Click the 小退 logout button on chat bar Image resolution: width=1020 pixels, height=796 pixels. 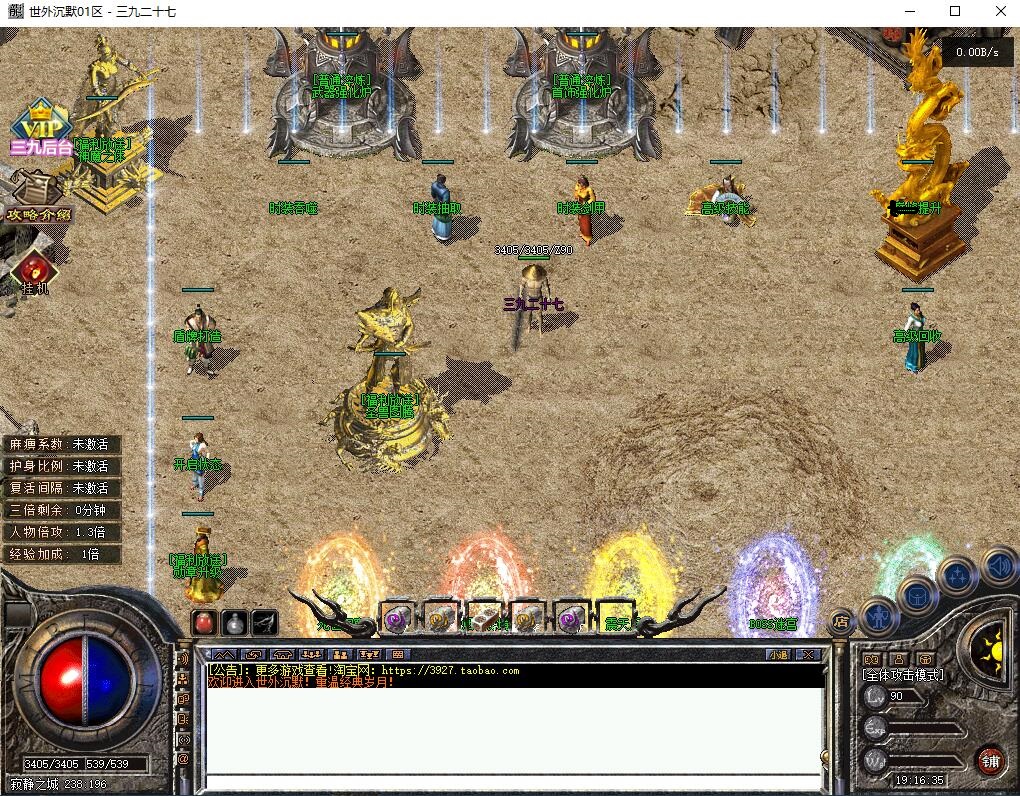coord(778,655)
